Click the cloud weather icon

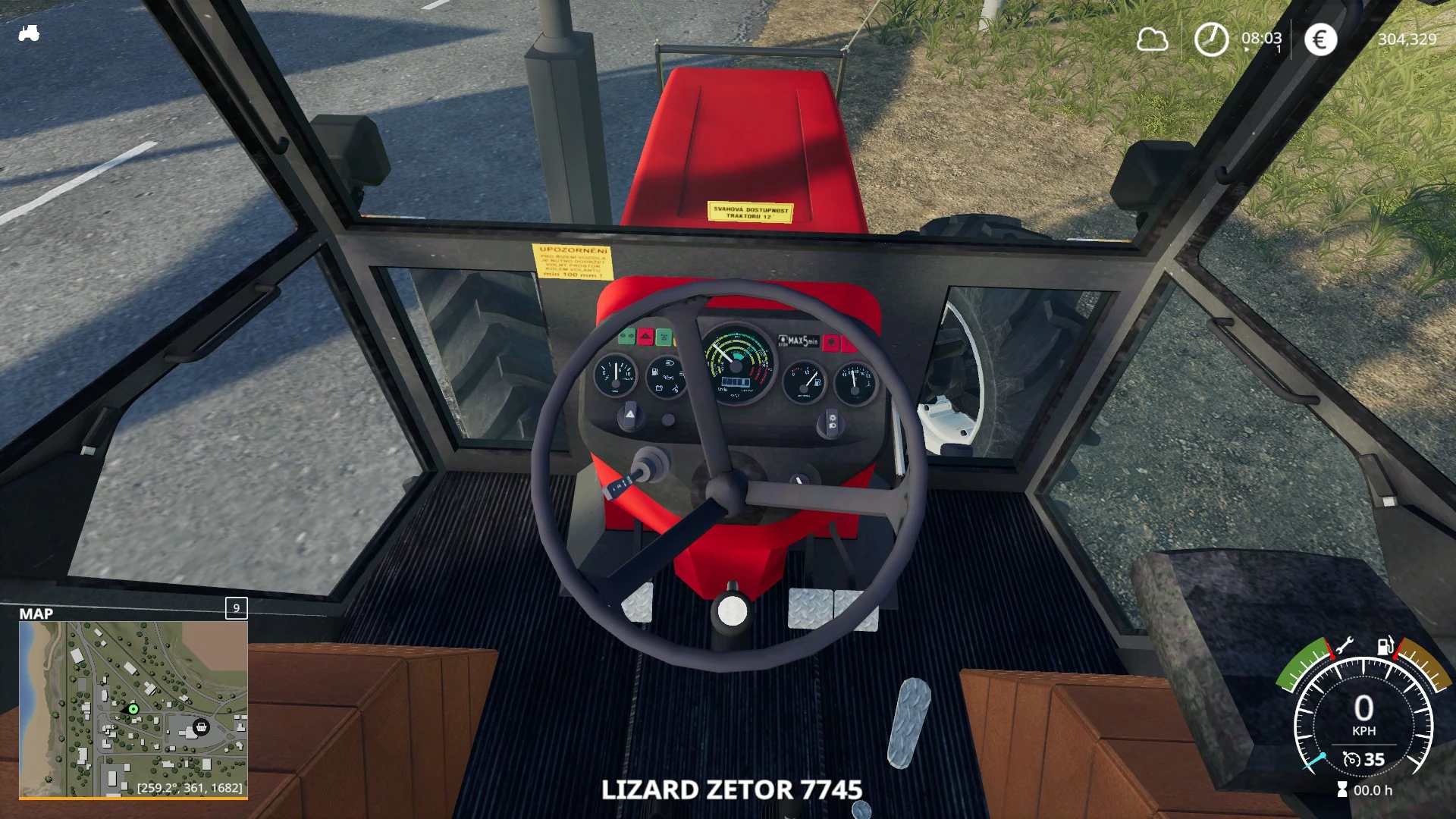[x=1152, y=39]
